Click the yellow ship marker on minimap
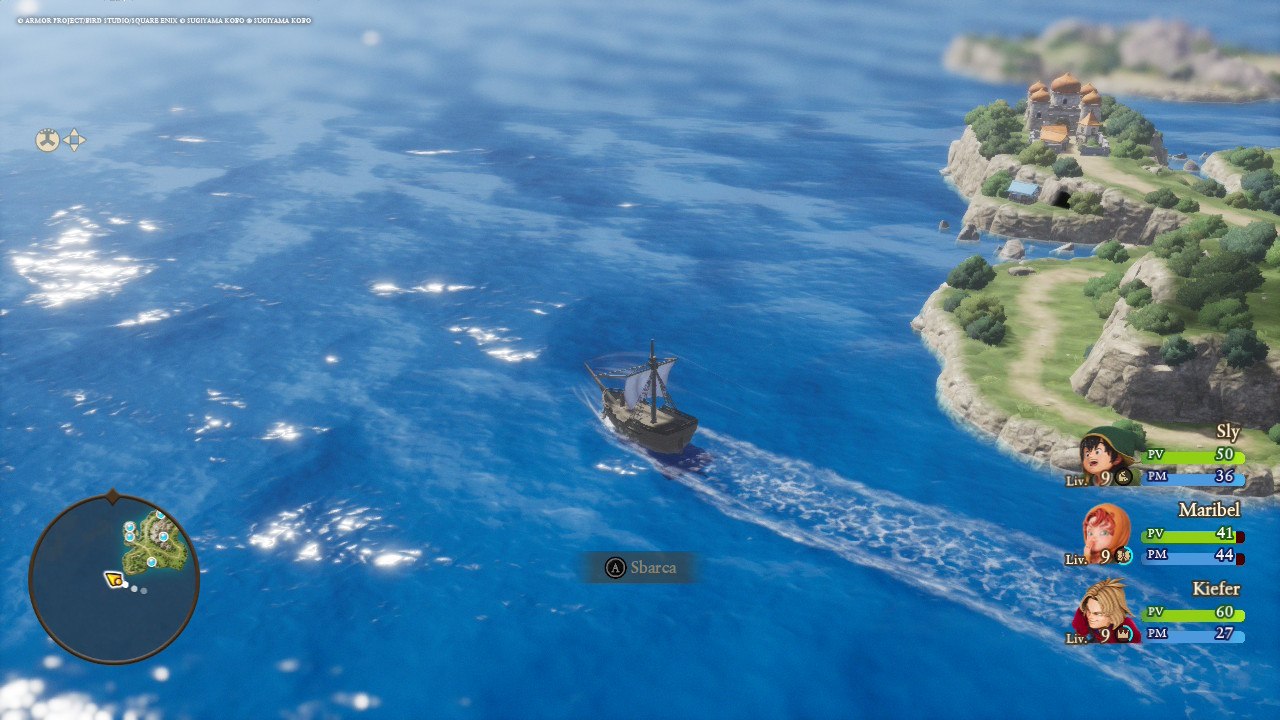The width and height of the screenshot is (1280, 720). pyautogui.click(x=114, y=578)
